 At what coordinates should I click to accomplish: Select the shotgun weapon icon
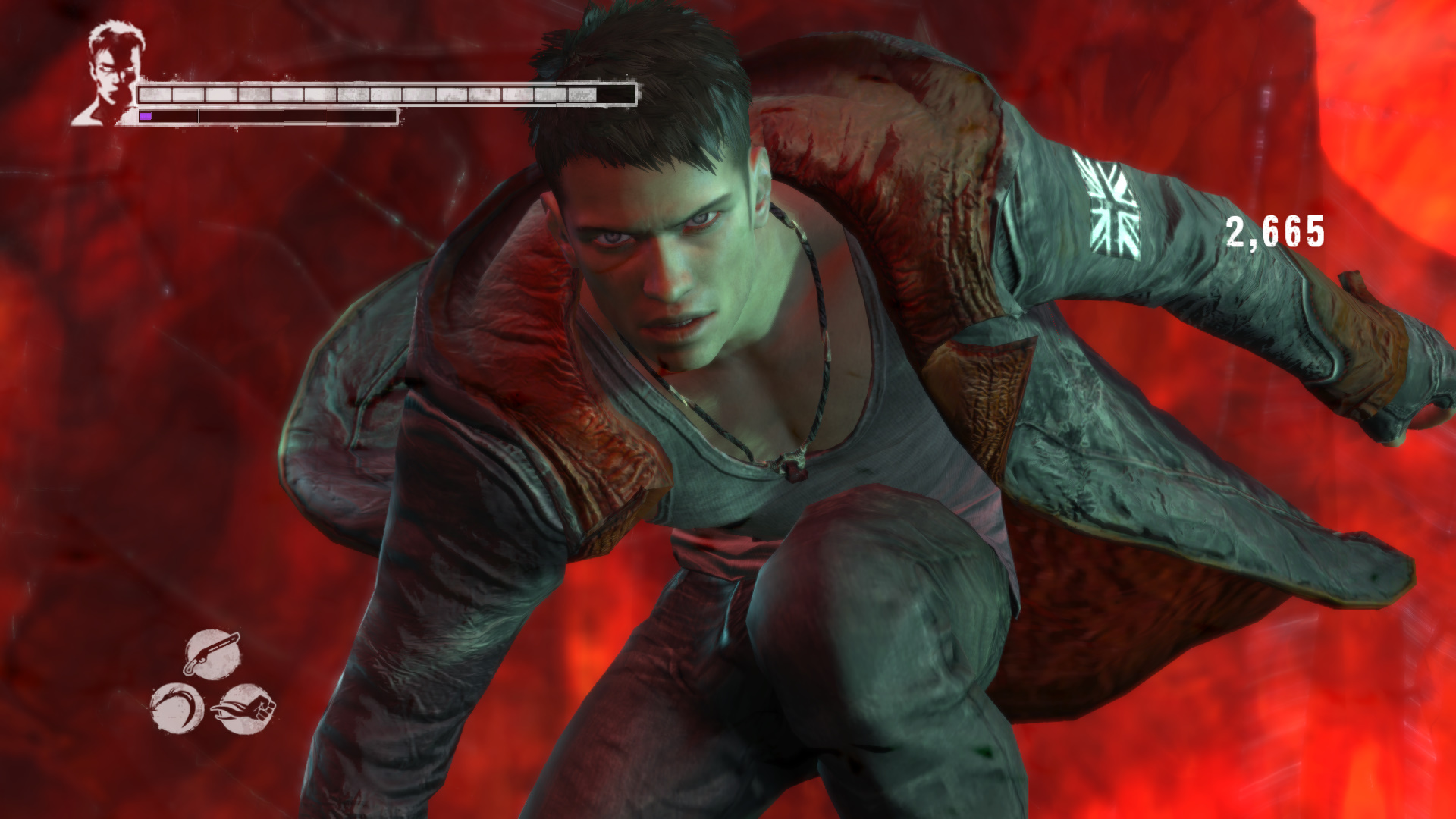coord(213,654)
